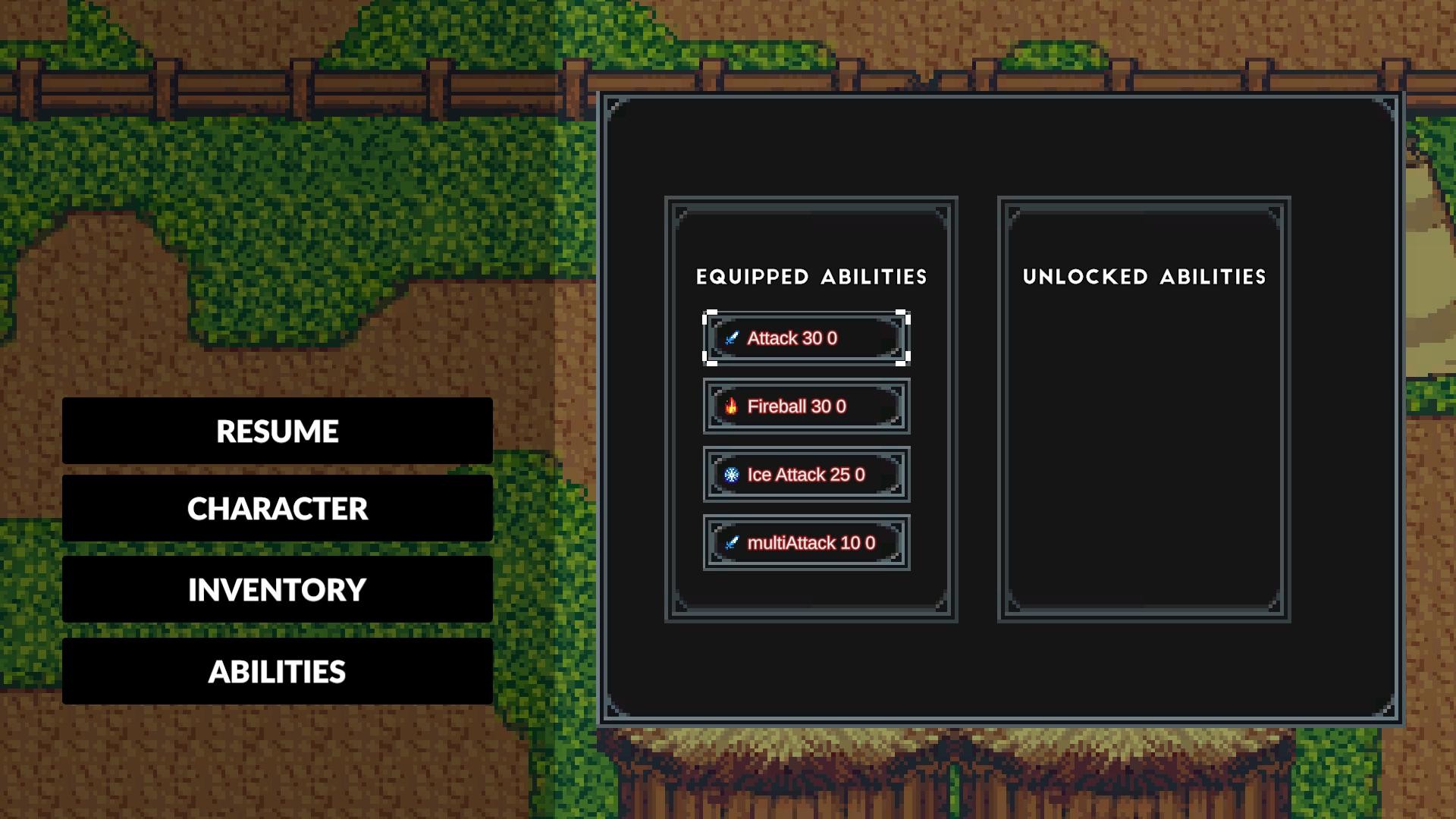Screen dimensions: 1456x819
Task: Click the currently highlighted Attack ability
Action: (805, 338)
